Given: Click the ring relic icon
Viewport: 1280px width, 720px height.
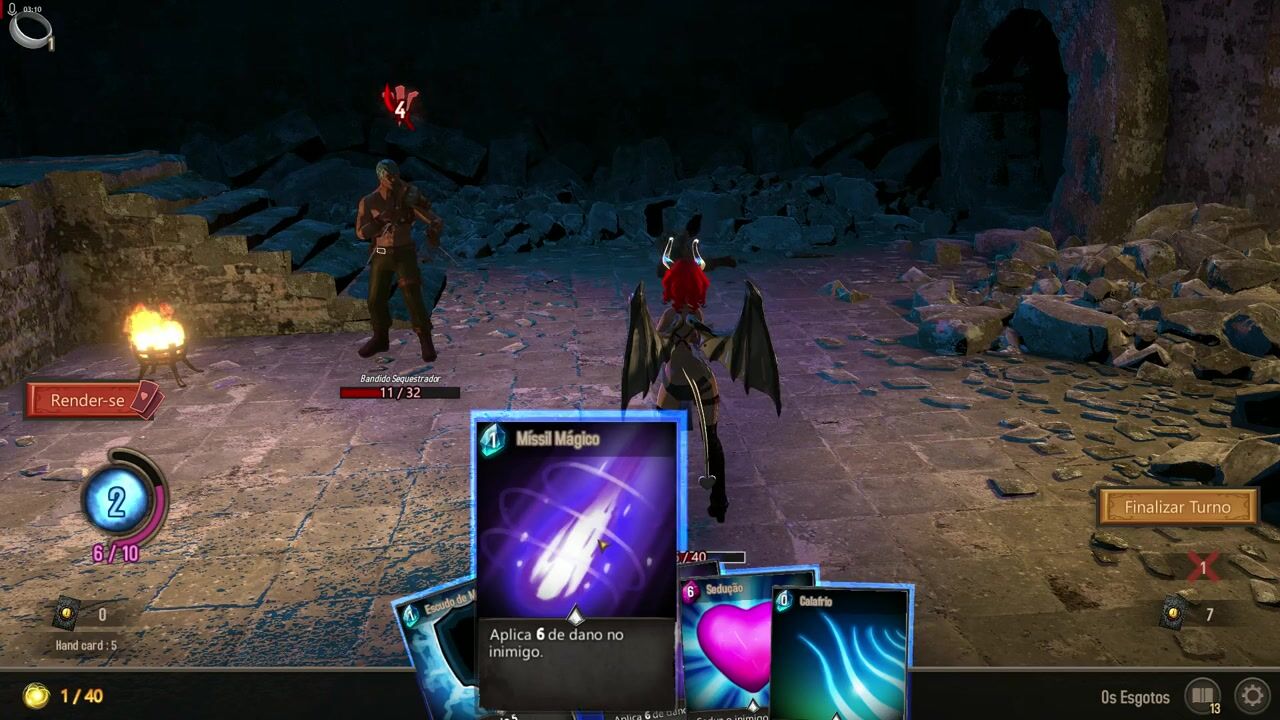Looking at the screenshot, I should (x=28, y=28).
